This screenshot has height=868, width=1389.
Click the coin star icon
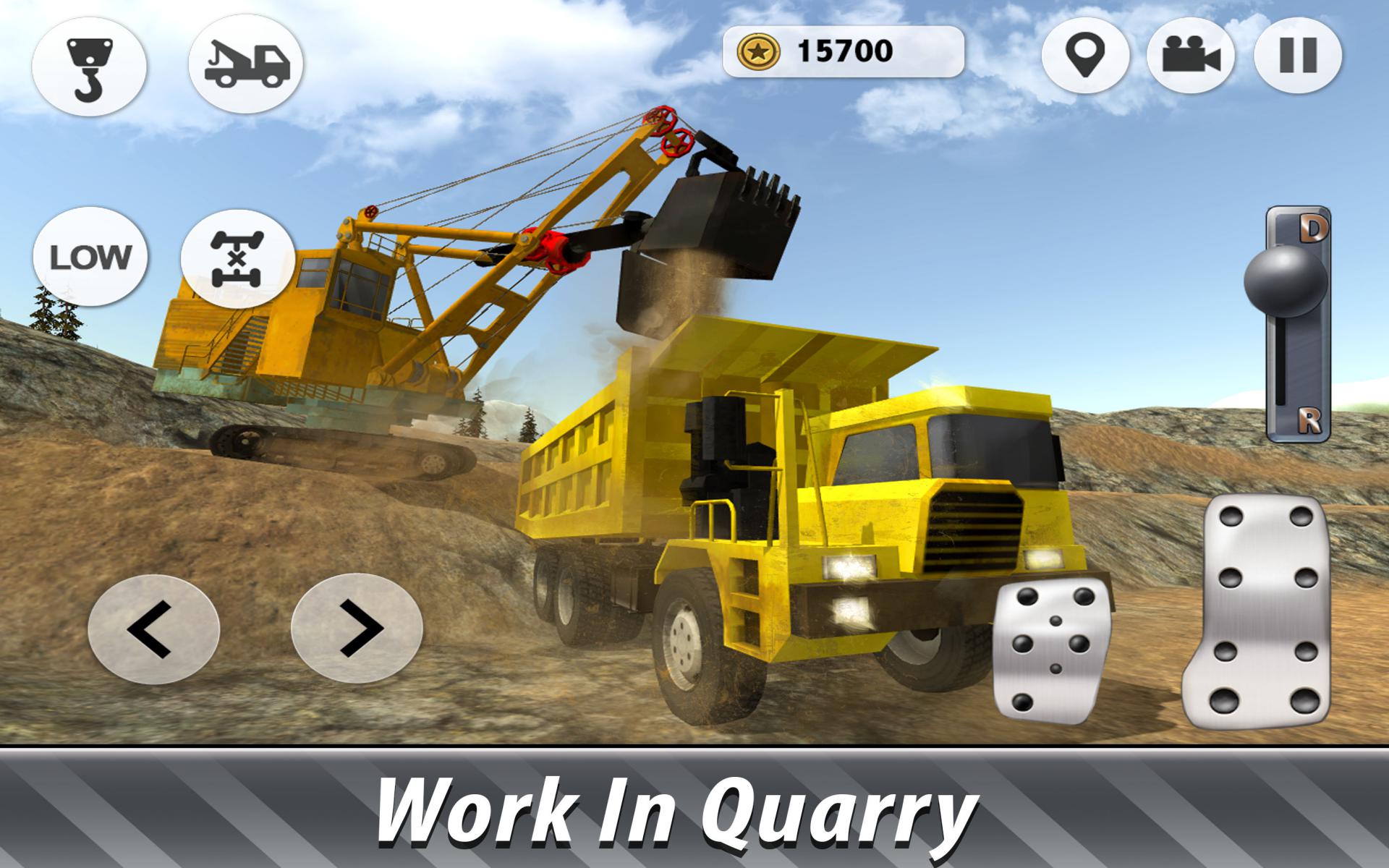coord(758,51)
